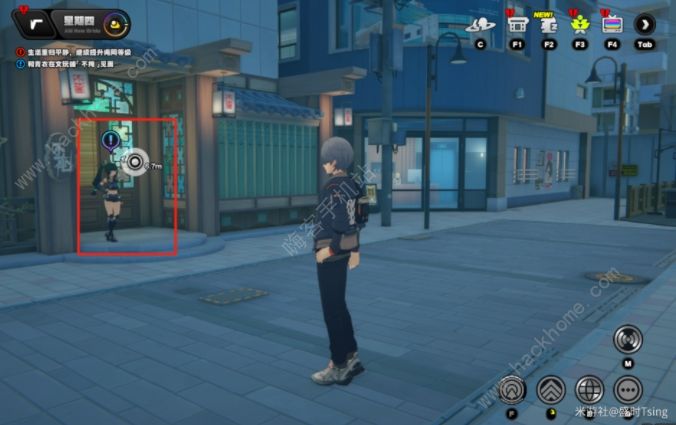The width and height of the screenshot is (676, 425).
Task: Open the globe map button
Action: 590,389
